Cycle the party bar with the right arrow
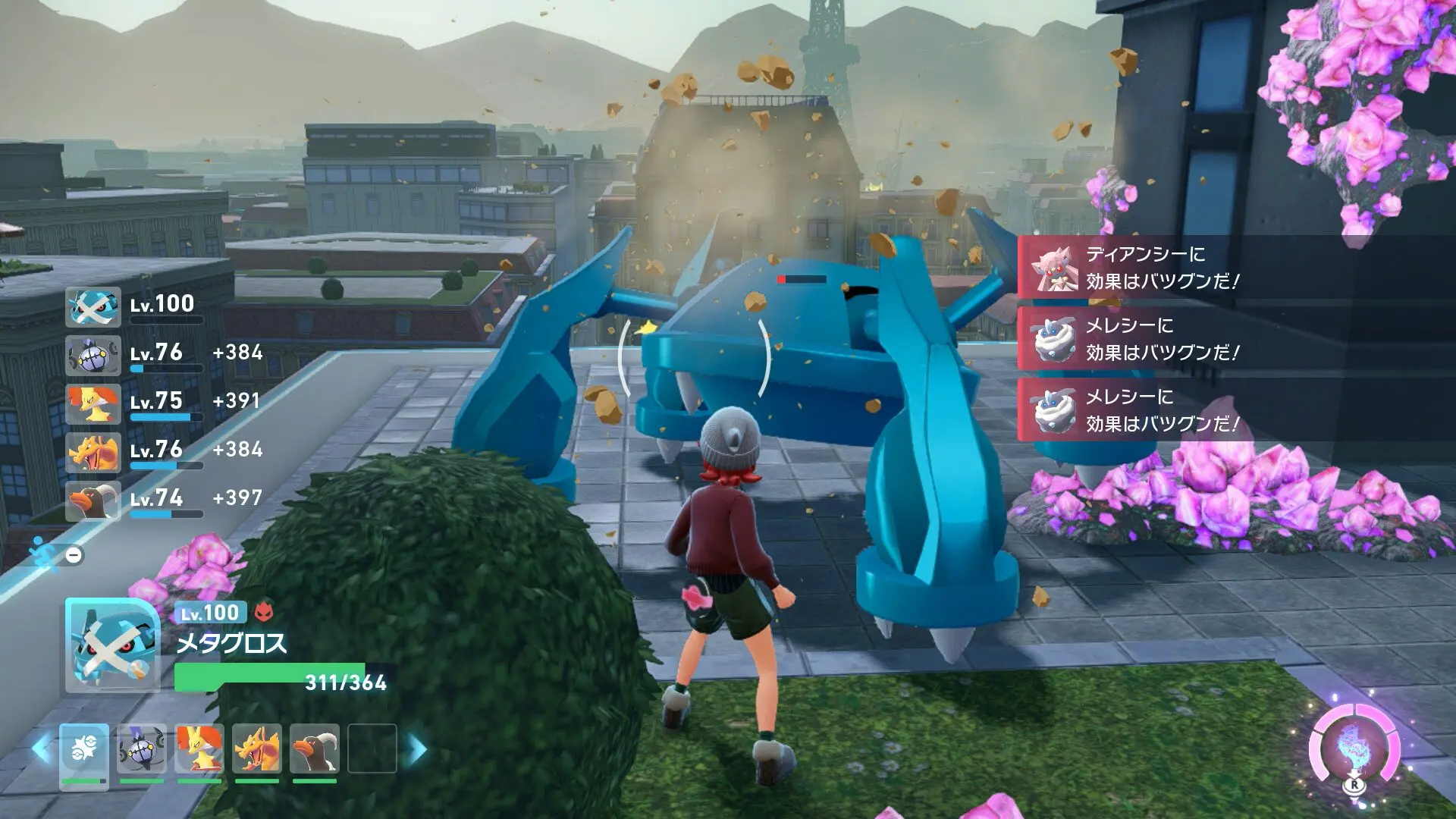The width and height of the screenshot is (1456, 819). click(x=417, y=749)
